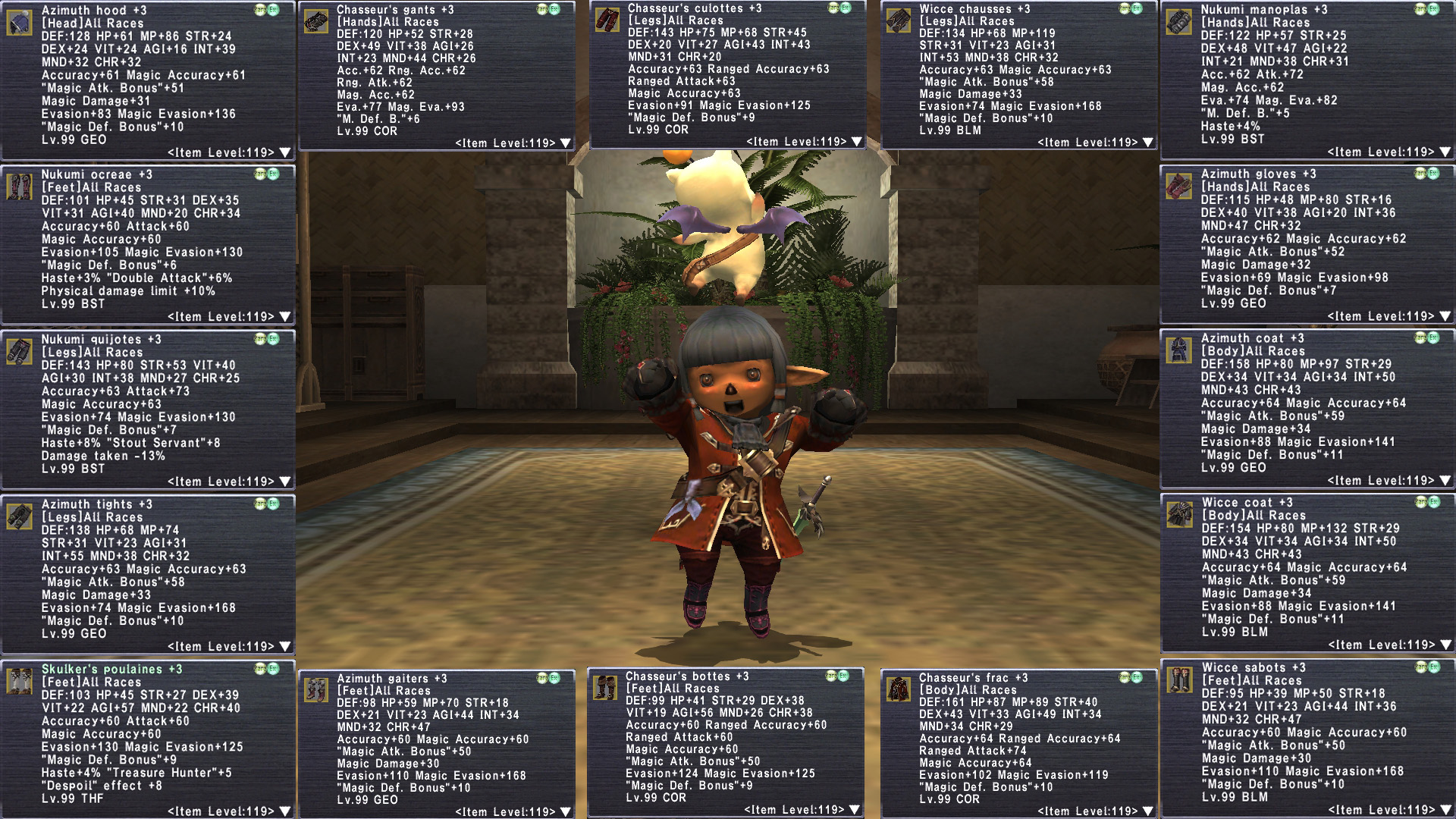
Task: Select the Chasseur's frac +3 icon
Action: click(x=899, y=689)
